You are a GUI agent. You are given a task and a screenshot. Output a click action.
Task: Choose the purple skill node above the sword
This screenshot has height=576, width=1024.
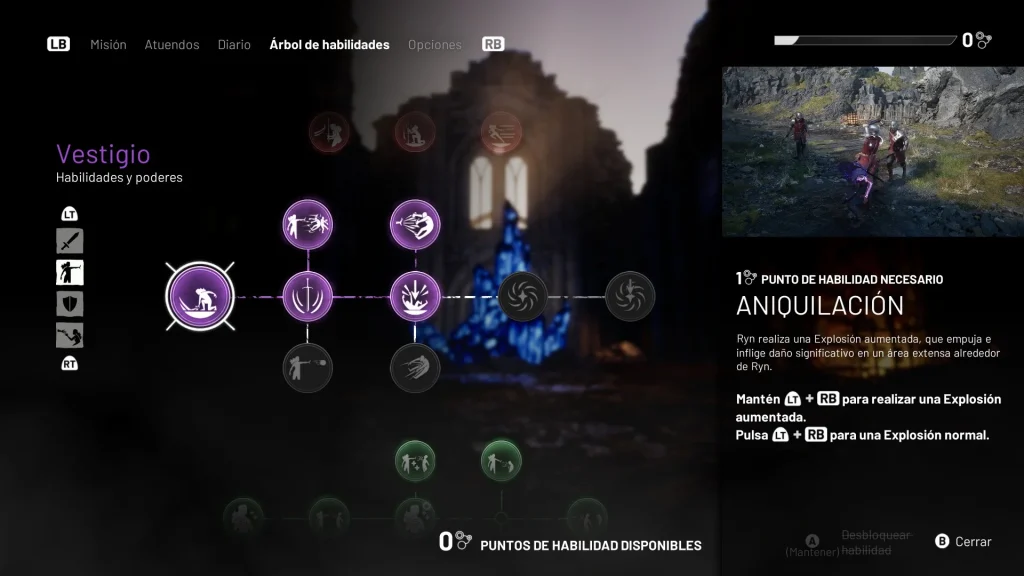307,224
